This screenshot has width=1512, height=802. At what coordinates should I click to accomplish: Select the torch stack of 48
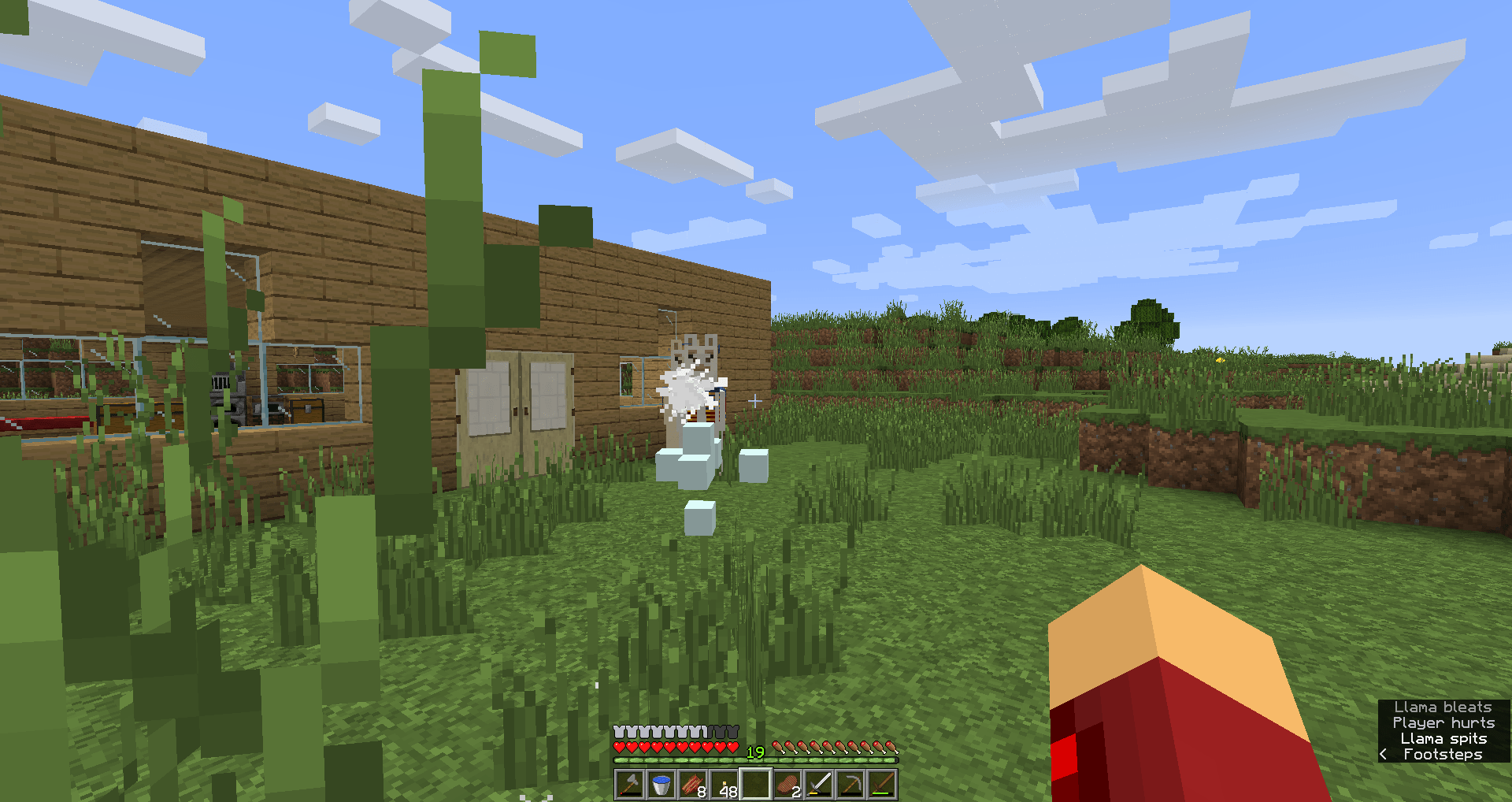[724, 782]
